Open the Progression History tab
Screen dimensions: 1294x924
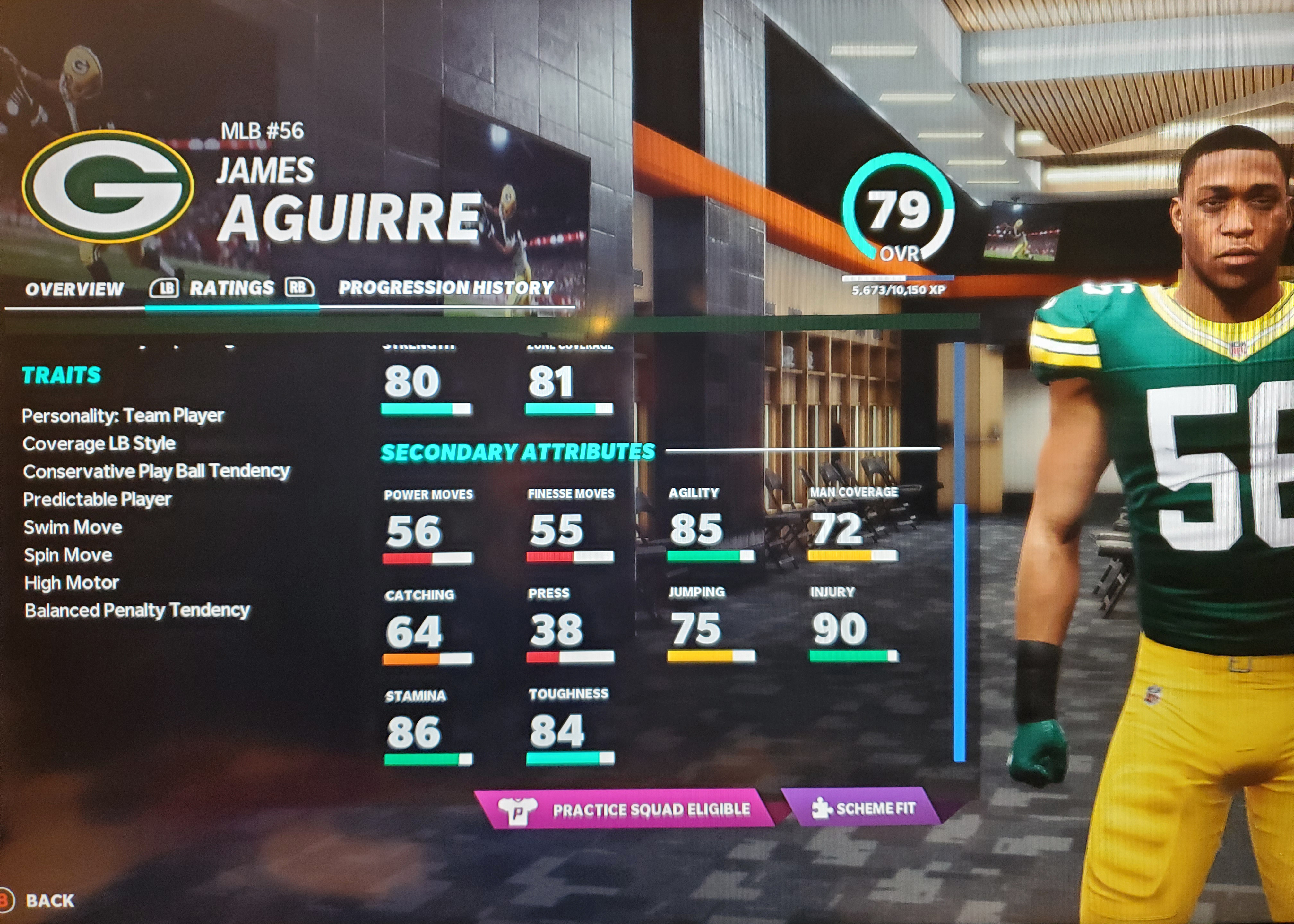pos(445,288)
